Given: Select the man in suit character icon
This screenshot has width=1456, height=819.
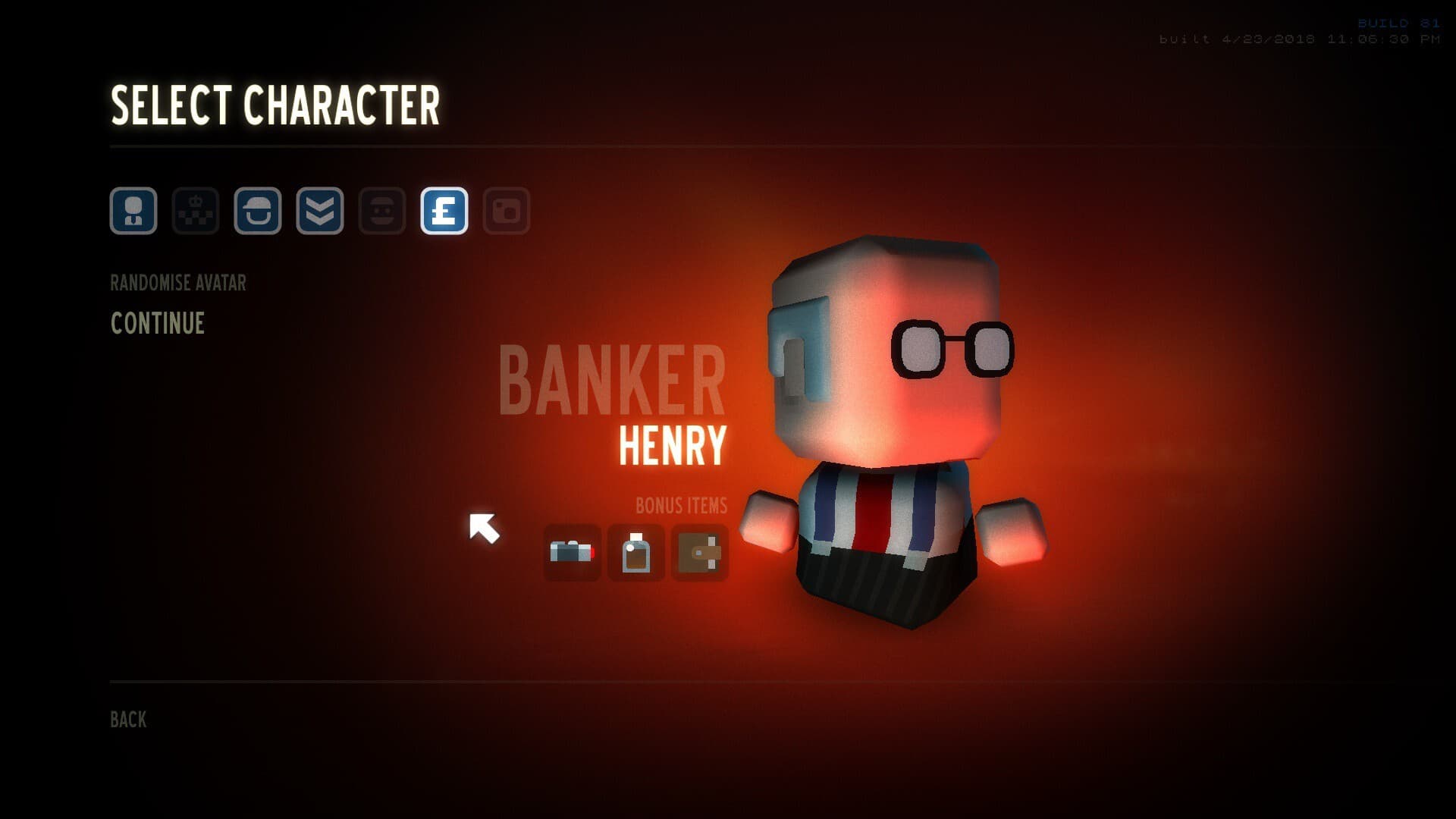Looking at the screenshot, I should pyautogui.click(x=133, y=211).
